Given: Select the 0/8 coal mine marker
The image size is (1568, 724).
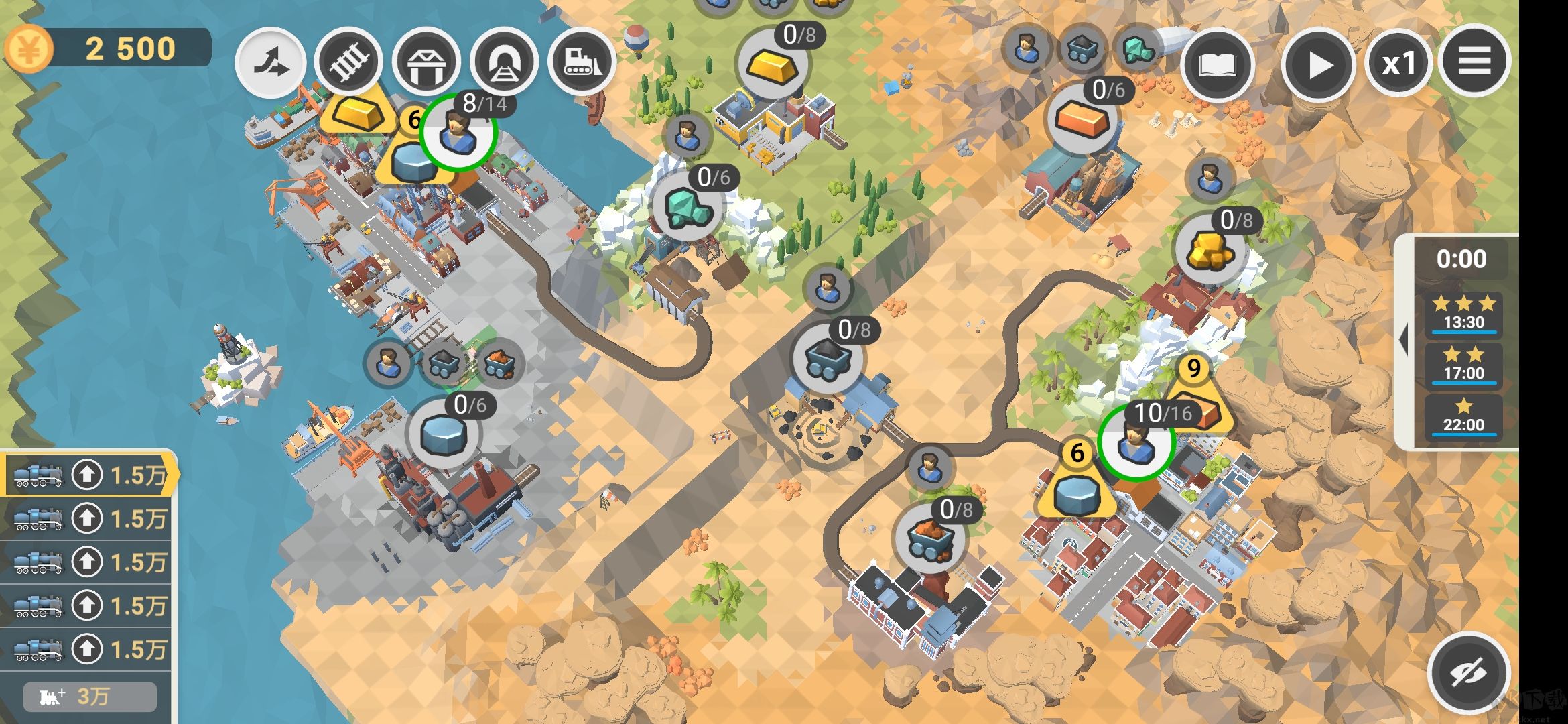Looking at the screenshot, I should pos(828,359).
